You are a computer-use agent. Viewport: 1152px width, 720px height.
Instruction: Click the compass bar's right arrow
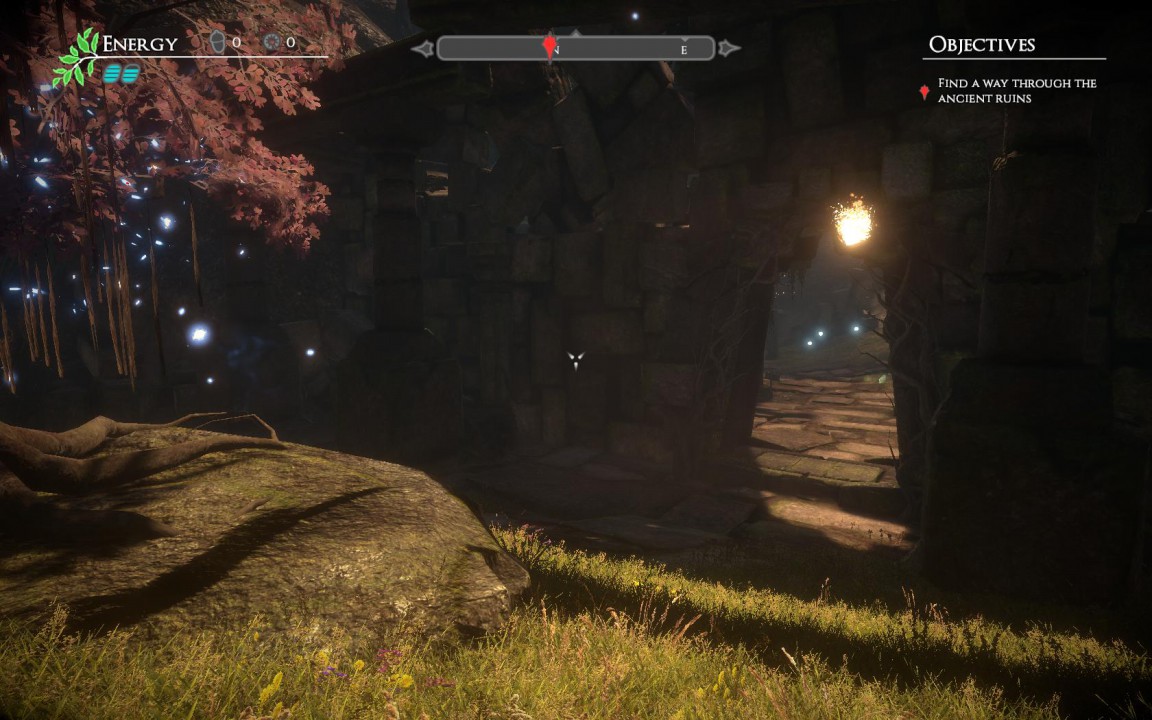pyautogui.click(x=729, y=48)
